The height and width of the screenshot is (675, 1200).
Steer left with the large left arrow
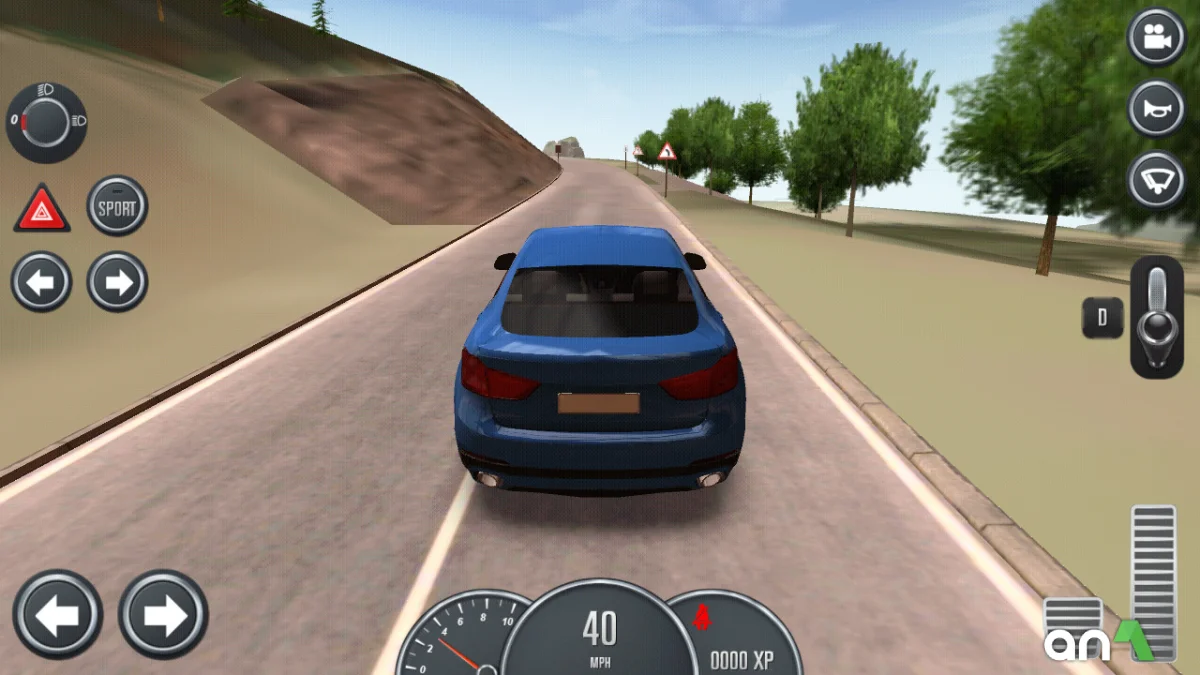pyautogui.click(x=57, y=614)
